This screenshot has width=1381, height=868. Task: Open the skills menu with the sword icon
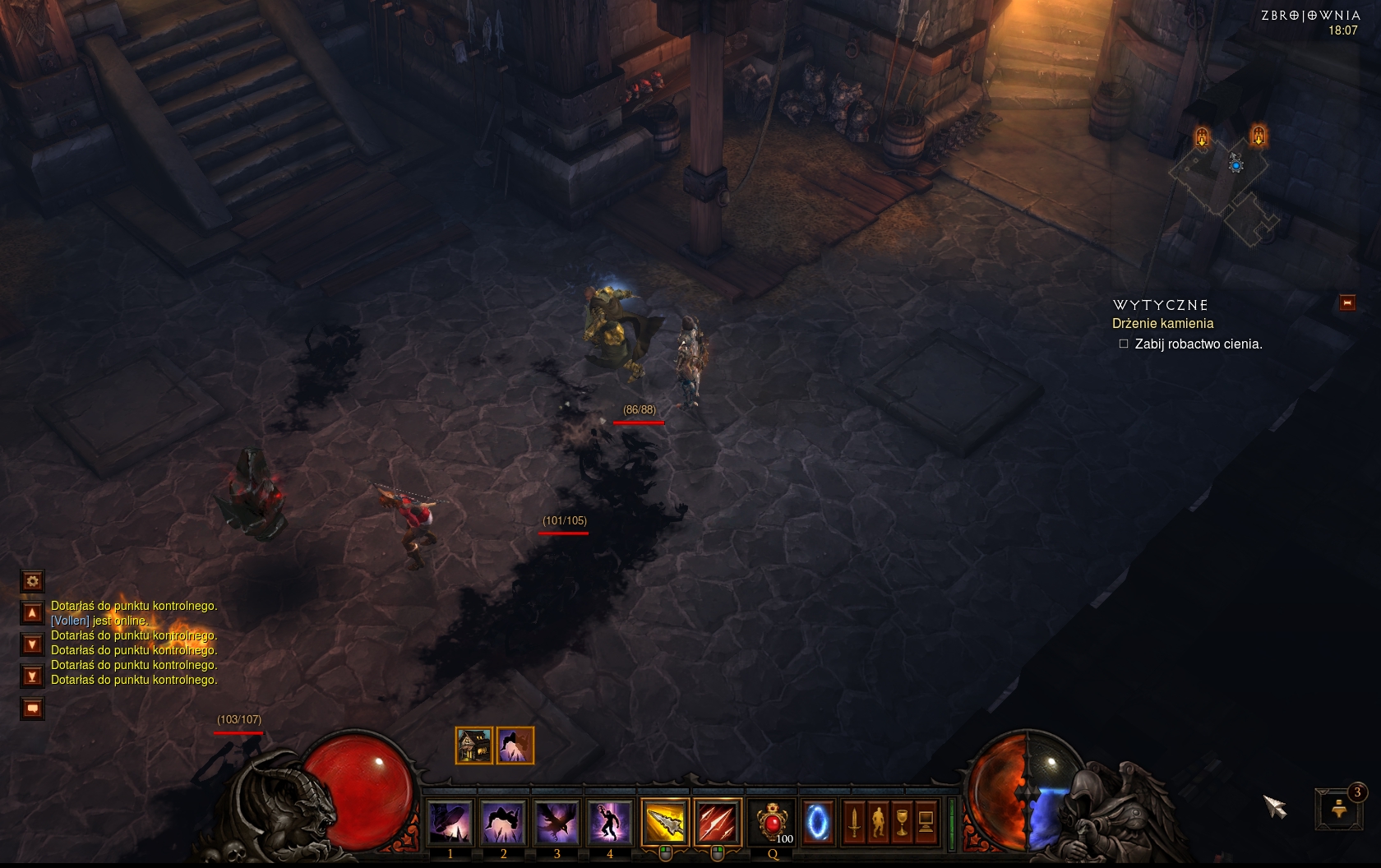click(854, 821)
